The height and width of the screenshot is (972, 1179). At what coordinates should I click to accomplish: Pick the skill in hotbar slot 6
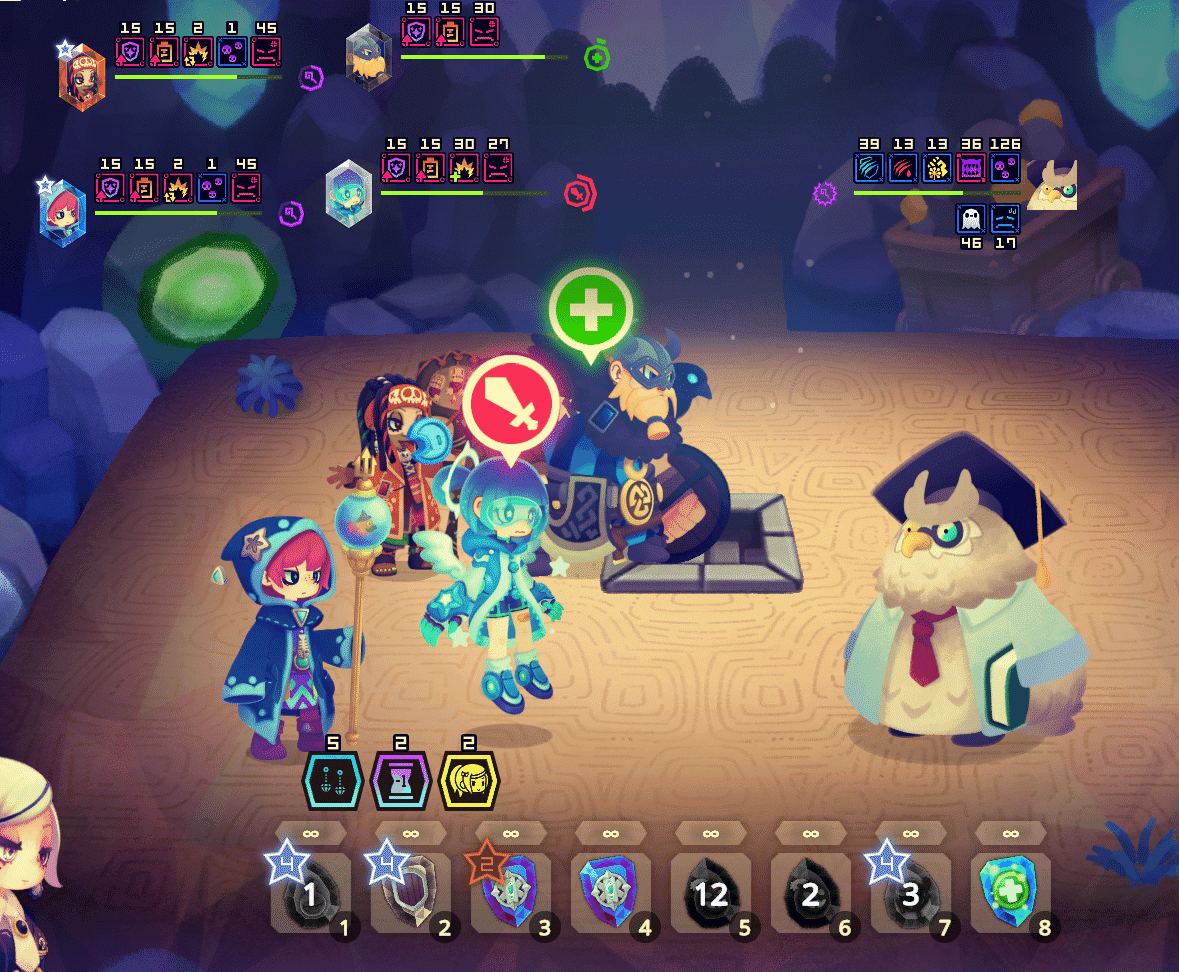[810, 893]
